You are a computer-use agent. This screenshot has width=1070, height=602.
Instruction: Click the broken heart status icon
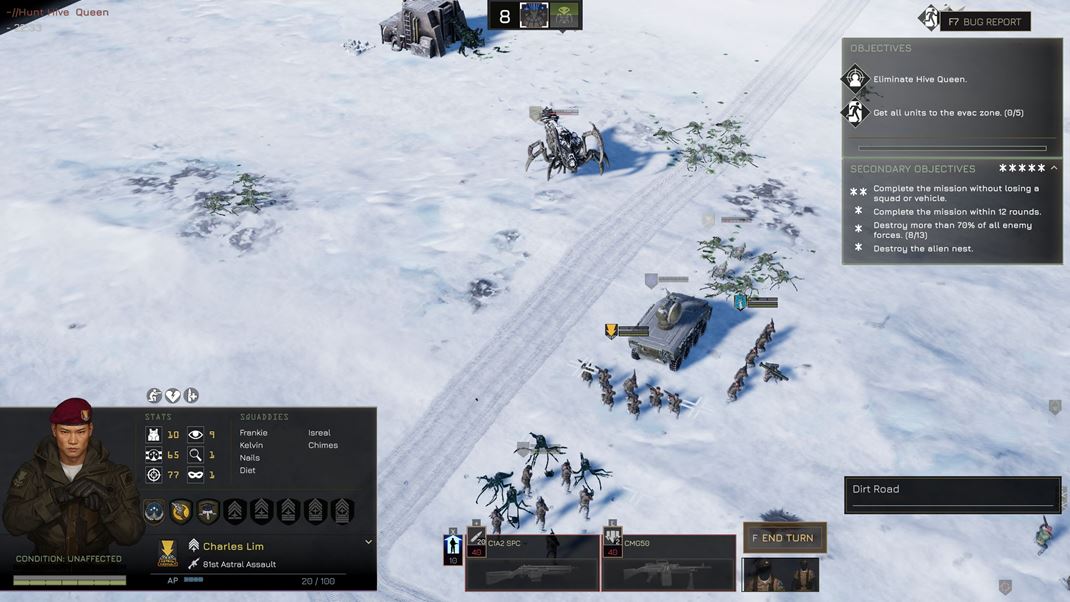tap(172, 396)
